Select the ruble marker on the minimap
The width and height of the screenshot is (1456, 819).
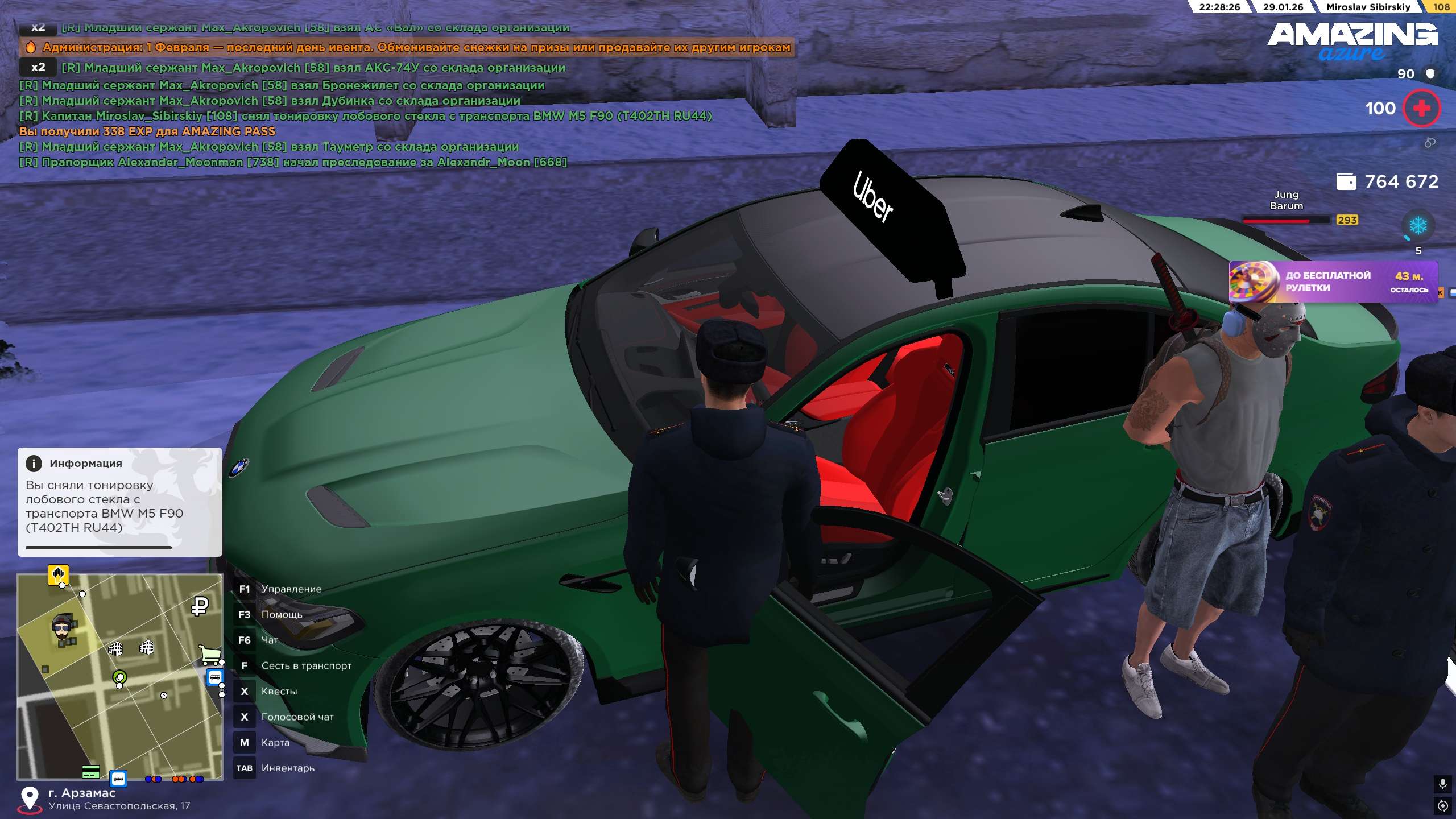200,606
